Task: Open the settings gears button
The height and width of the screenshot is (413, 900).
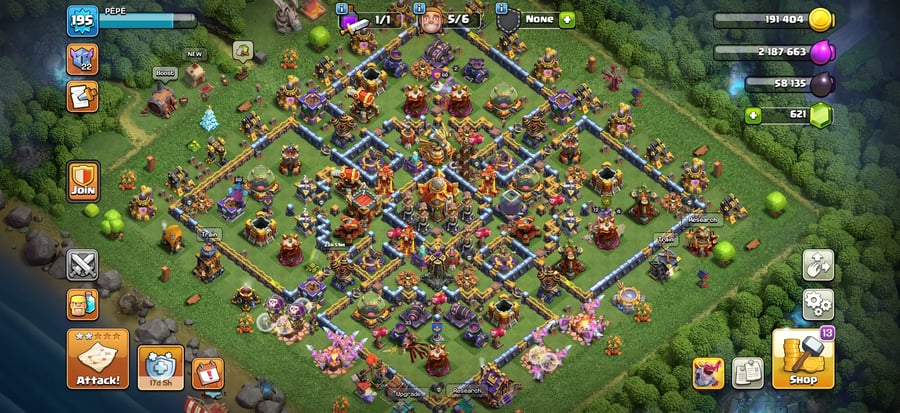Action: pos(818,303)
